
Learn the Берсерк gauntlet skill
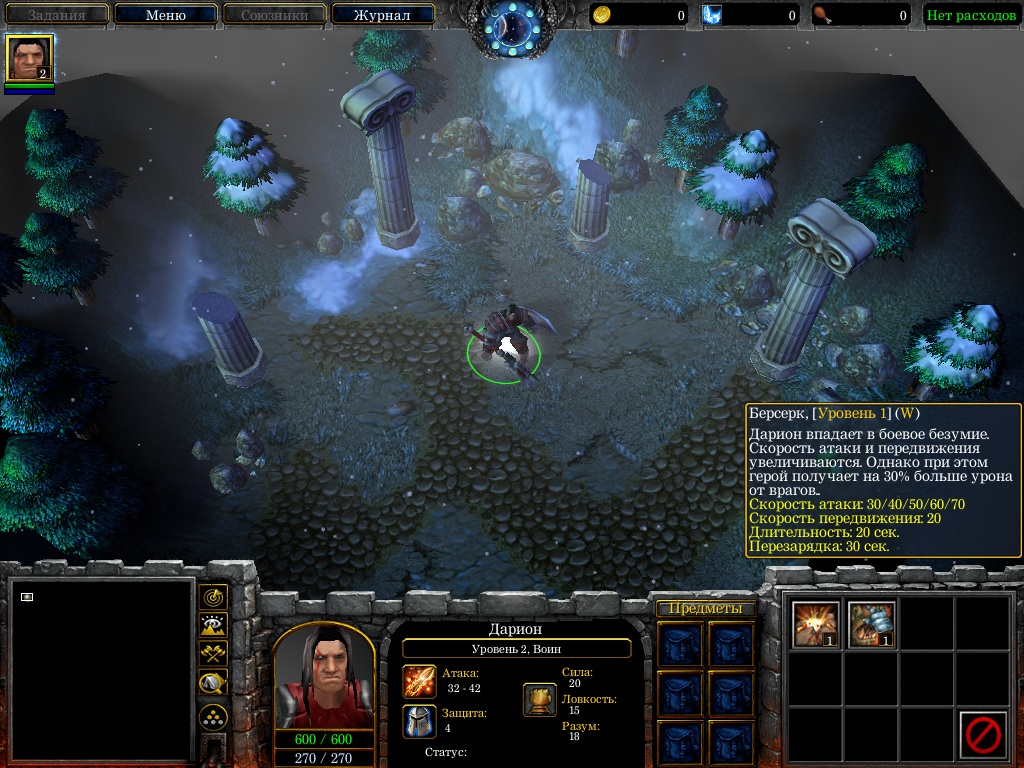pos(870,624)
